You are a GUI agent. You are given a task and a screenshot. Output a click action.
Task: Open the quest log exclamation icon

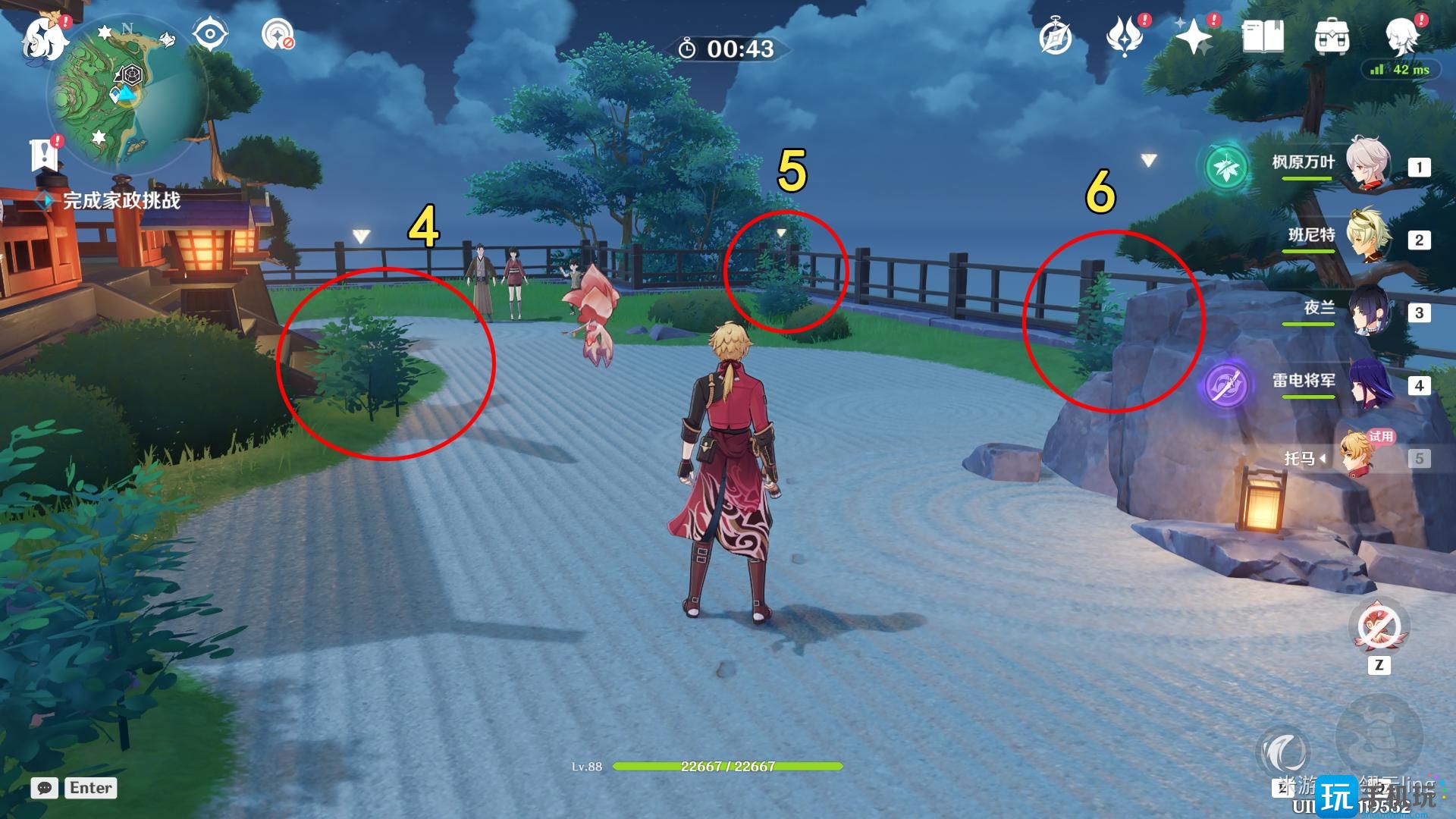click(44, 155)
